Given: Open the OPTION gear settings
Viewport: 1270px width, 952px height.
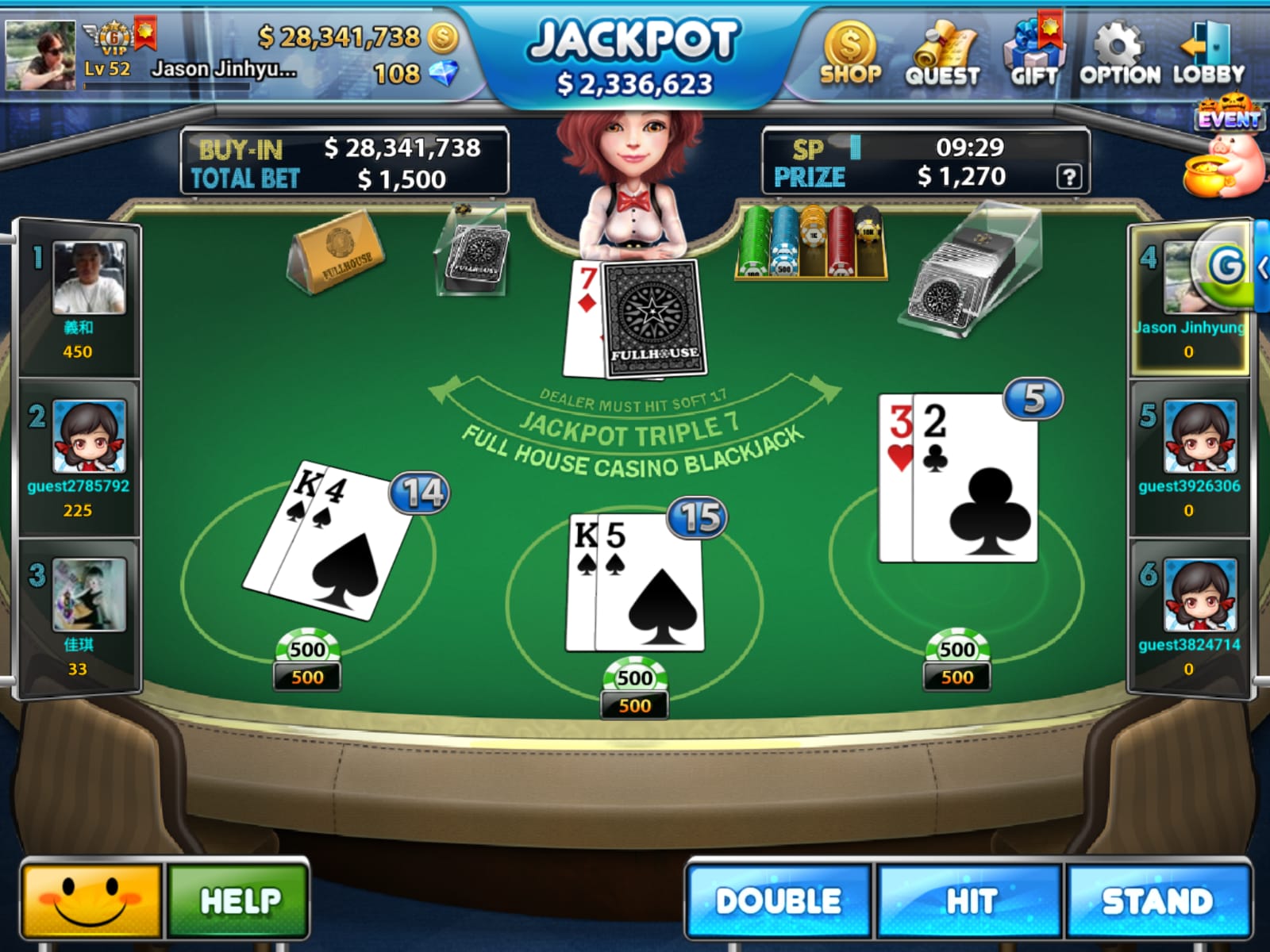Looking at the screenshot, I should click(x=1119, y=53).
